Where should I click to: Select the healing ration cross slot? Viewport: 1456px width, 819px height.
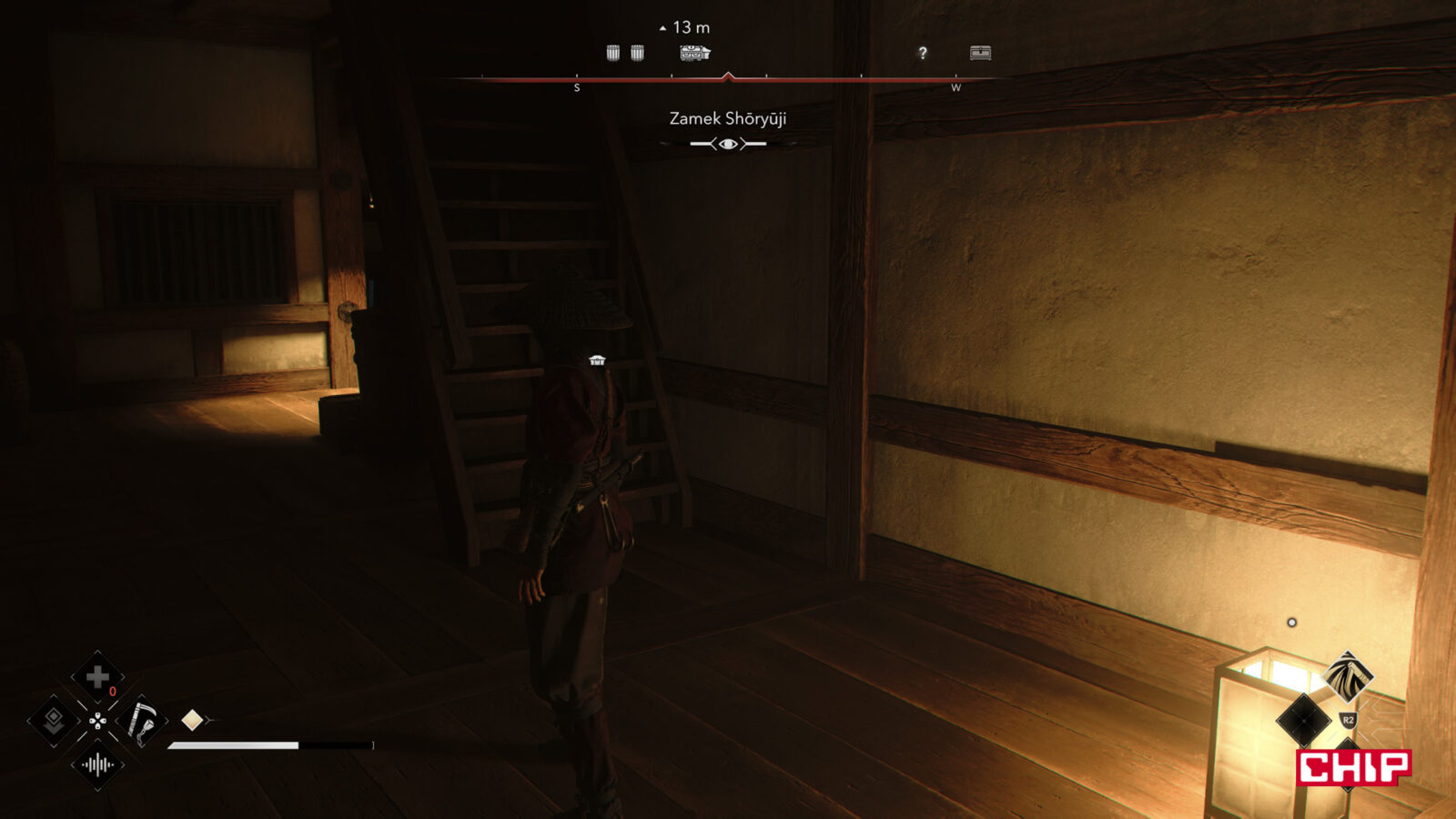pos(97,677)
